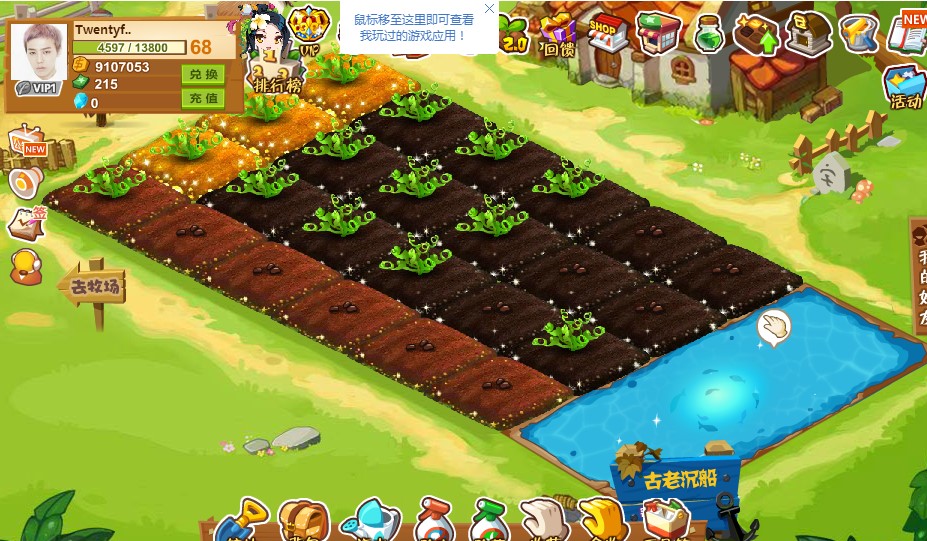Click the 兑换 exchange button
Screen dimensions: 927x541
point(203,75)
